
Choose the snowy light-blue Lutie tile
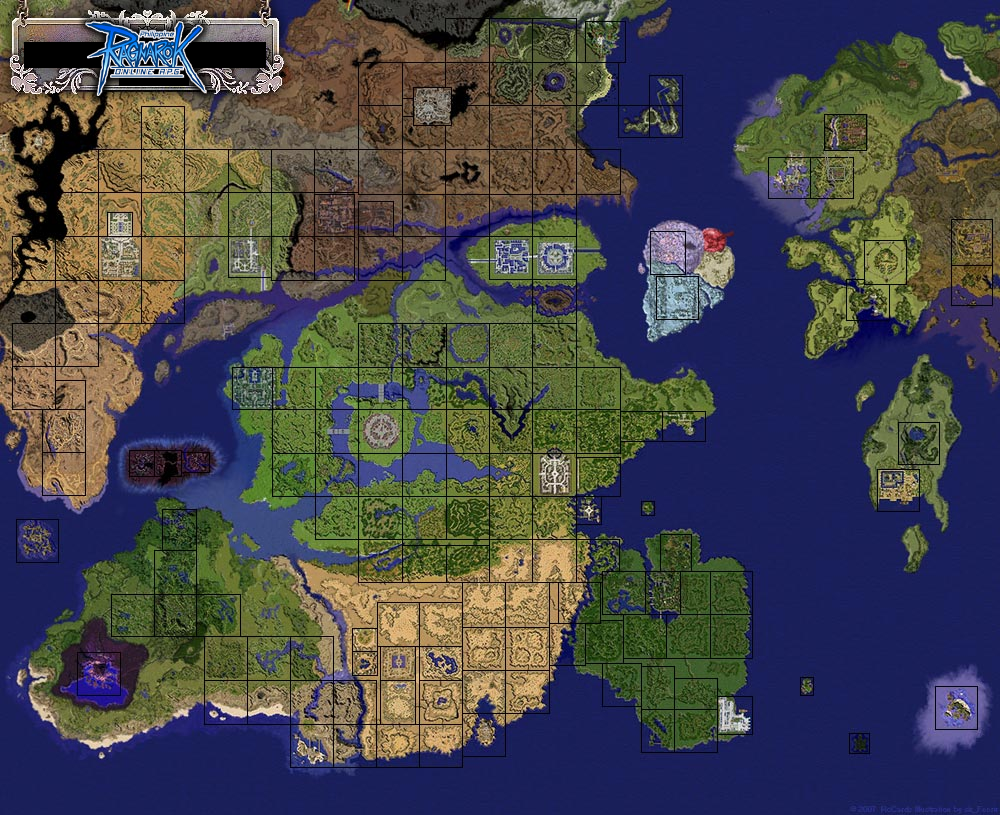pyautogui.click(x=677, y=298)
